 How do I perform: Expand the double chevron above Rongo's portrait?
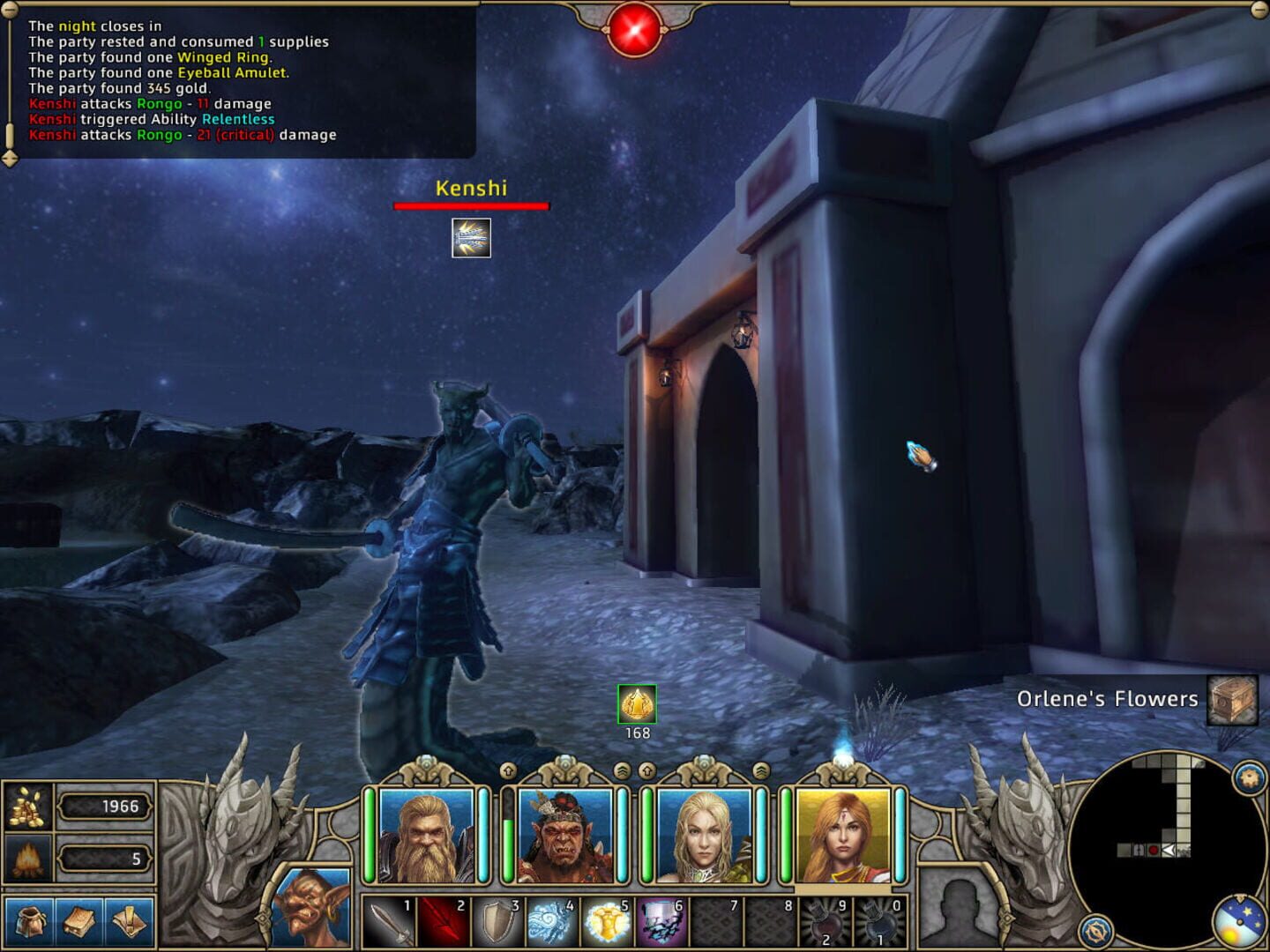(624, 770)
